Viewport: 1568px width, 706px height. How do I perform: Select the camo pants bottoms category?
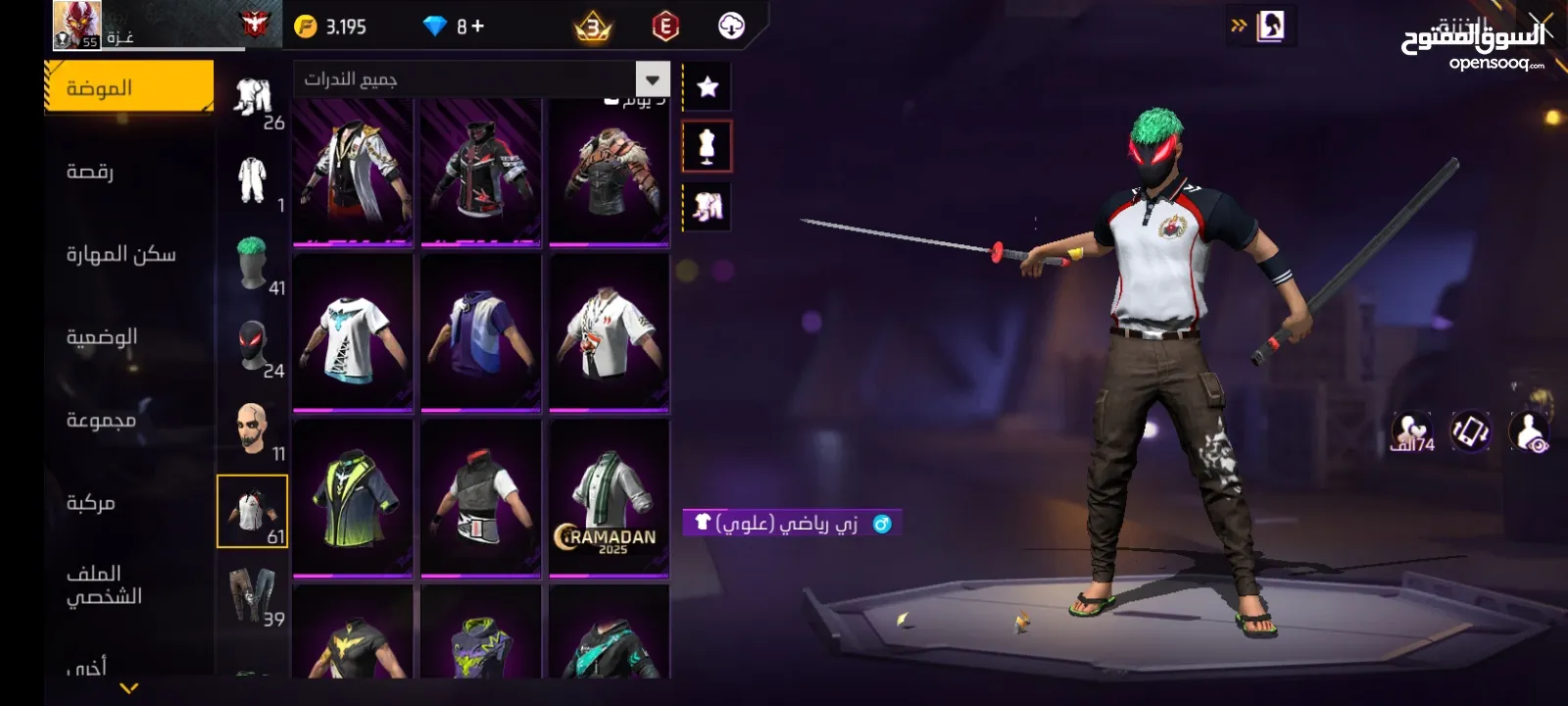coord(253,595)
